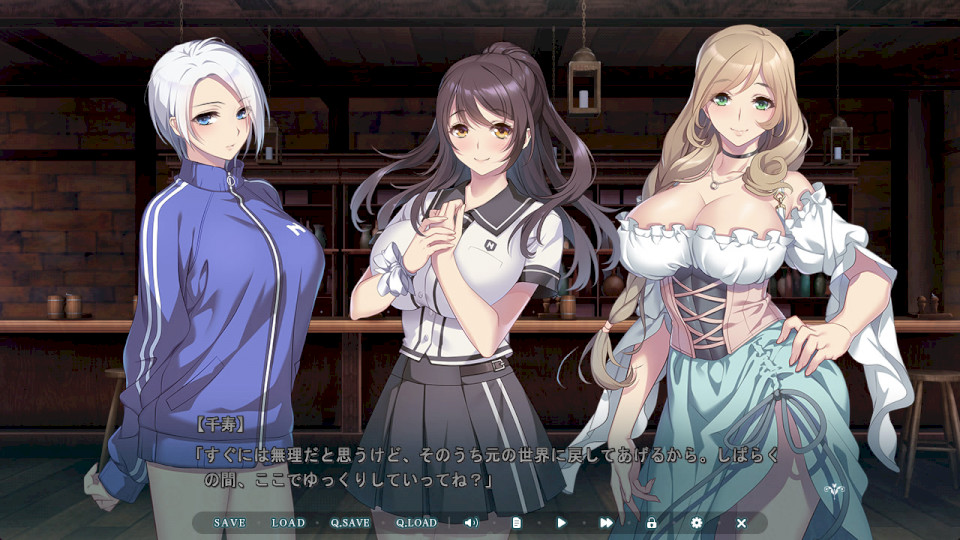Replay voice with the speaker icon

click(471, 523)
